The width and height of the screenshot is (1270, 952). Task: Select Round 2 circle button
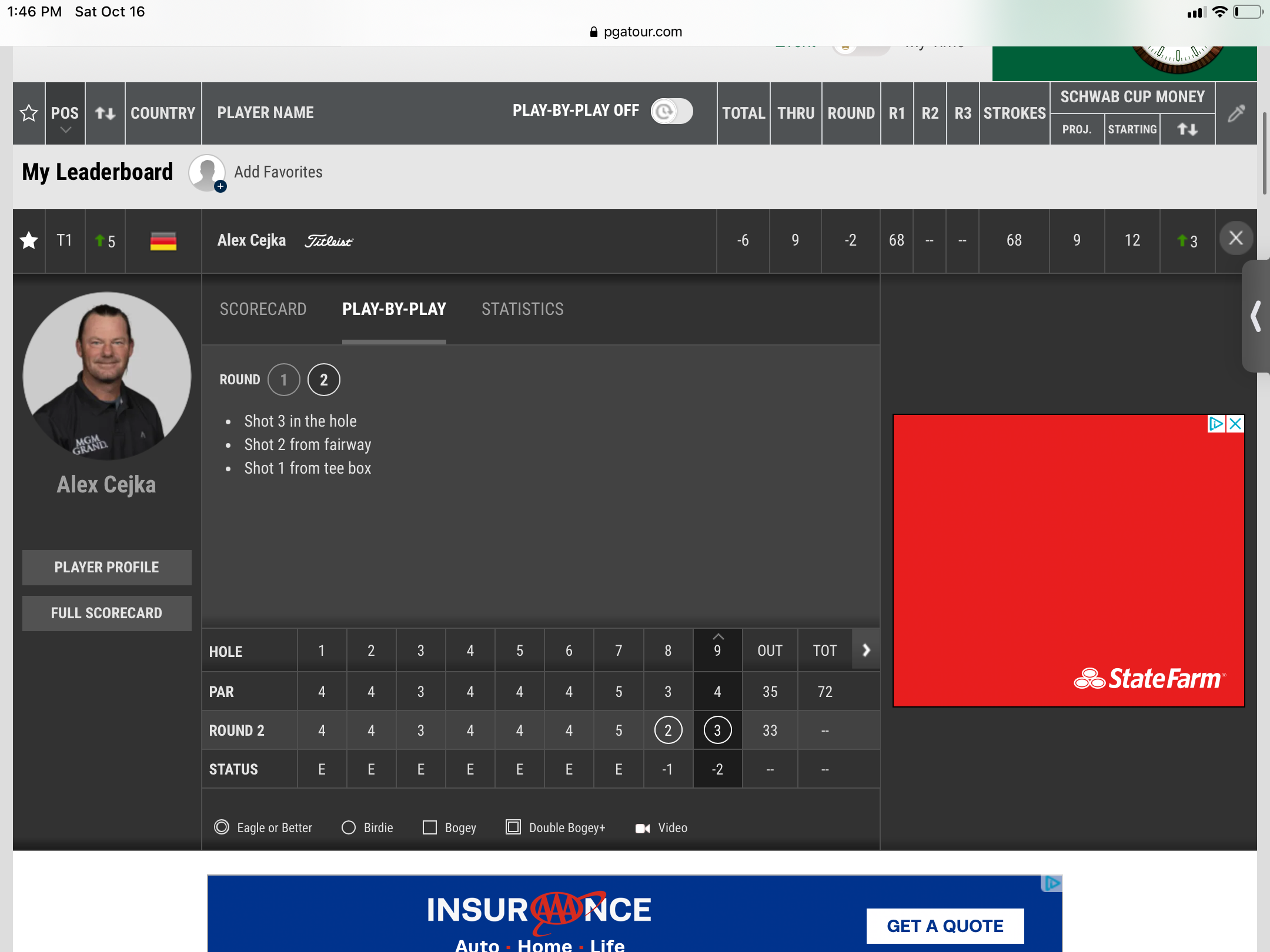[323, 380]
